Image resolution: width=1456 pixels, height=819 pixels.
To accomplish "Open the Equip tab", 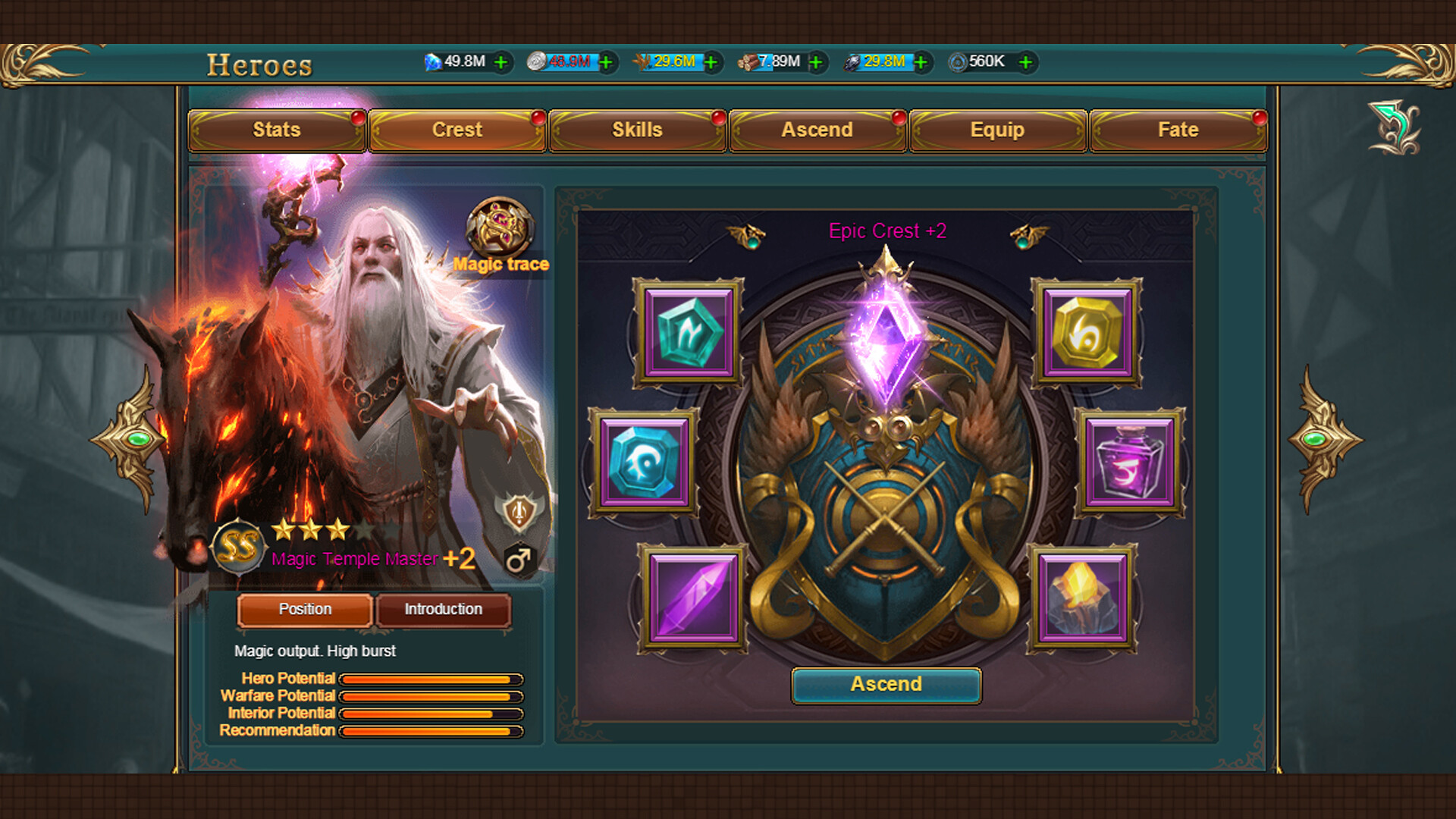I will (996, 130).
